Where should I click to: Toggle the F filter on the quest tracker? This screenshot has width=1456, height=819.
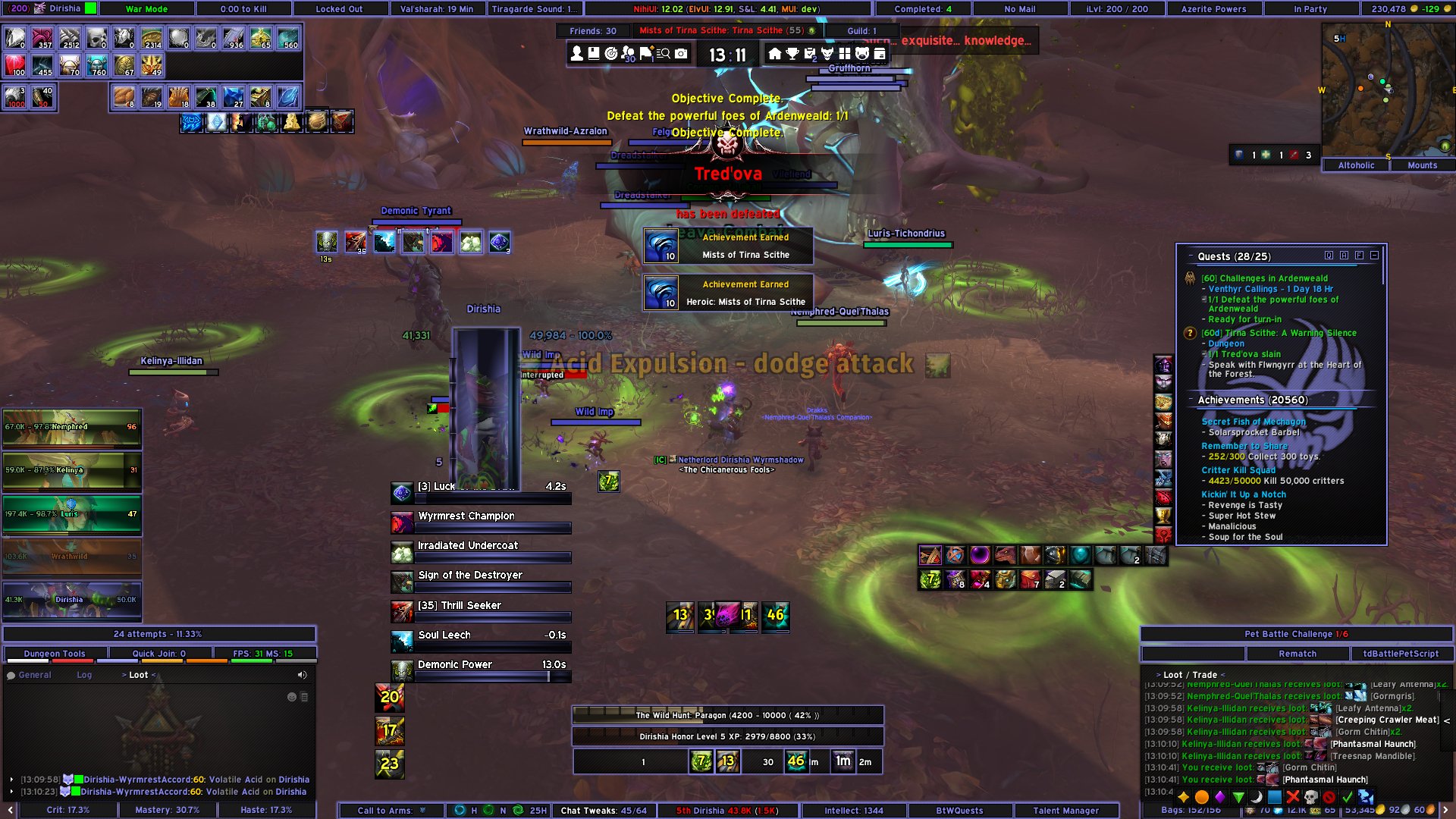click(1358, 256)
